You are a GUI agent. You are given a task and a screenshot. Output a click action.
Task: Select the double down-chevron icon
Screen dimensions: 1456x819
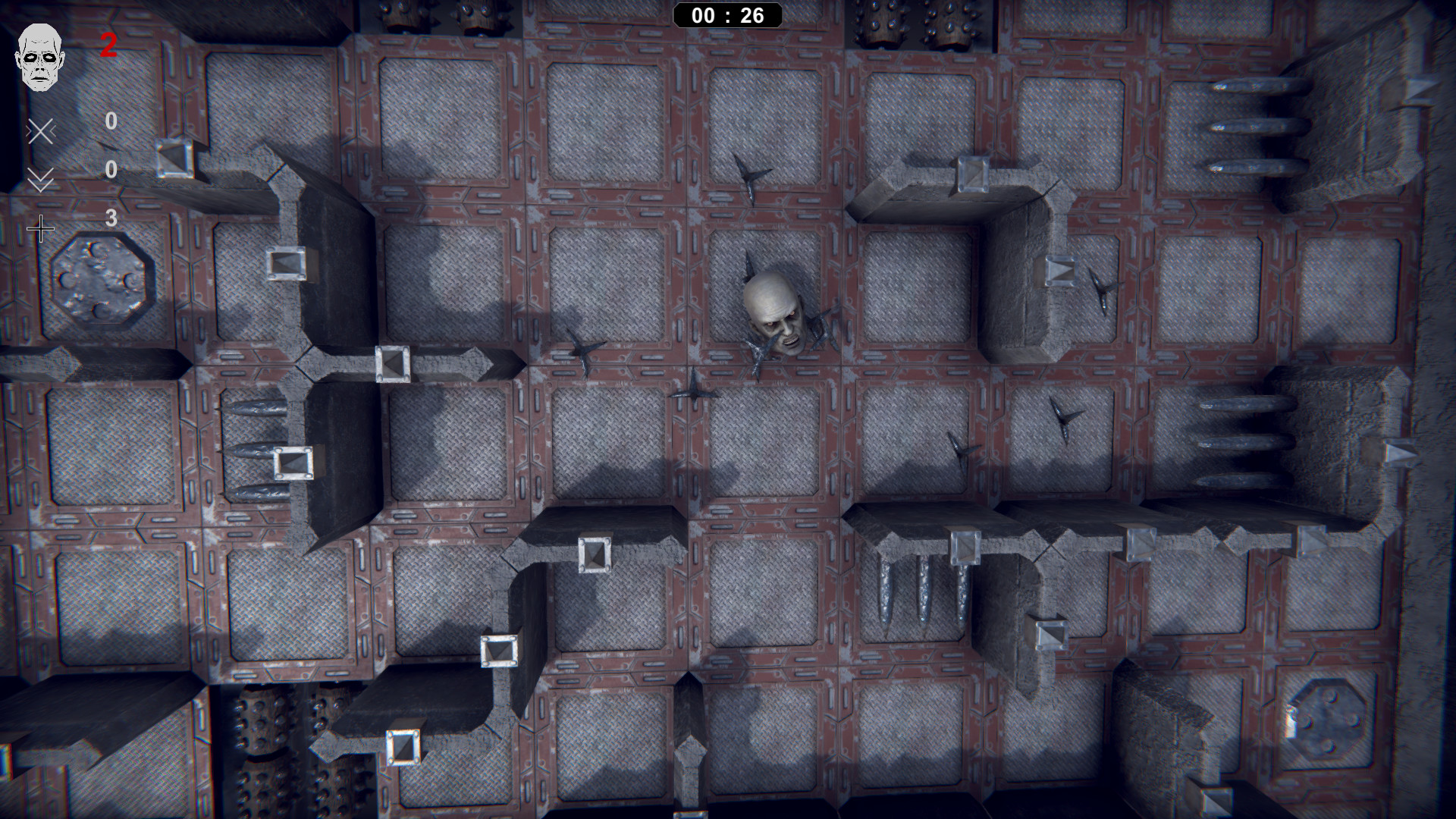point(40,180)
